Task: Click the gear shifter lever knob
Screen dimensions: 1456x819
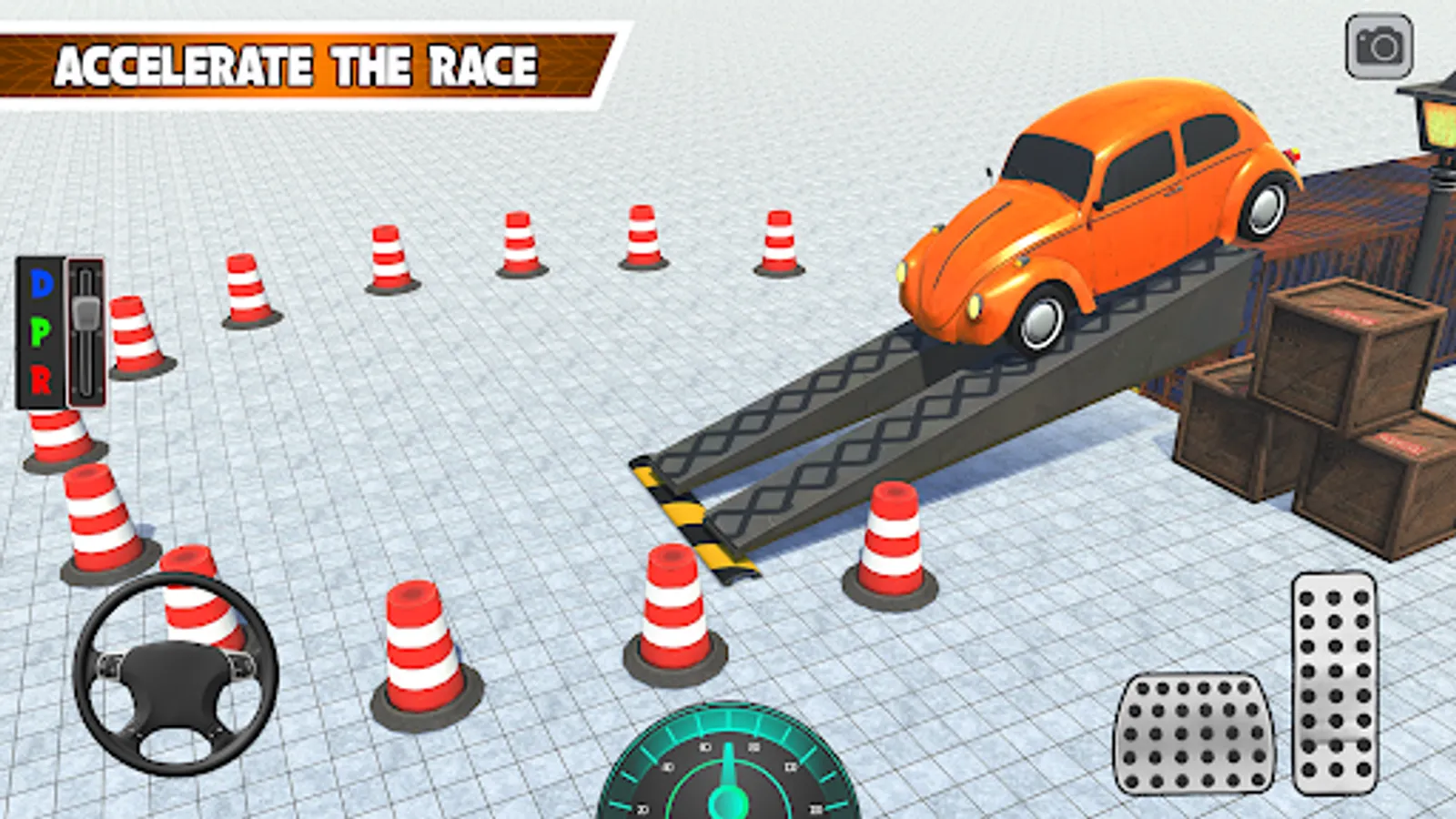Action: 86,312
